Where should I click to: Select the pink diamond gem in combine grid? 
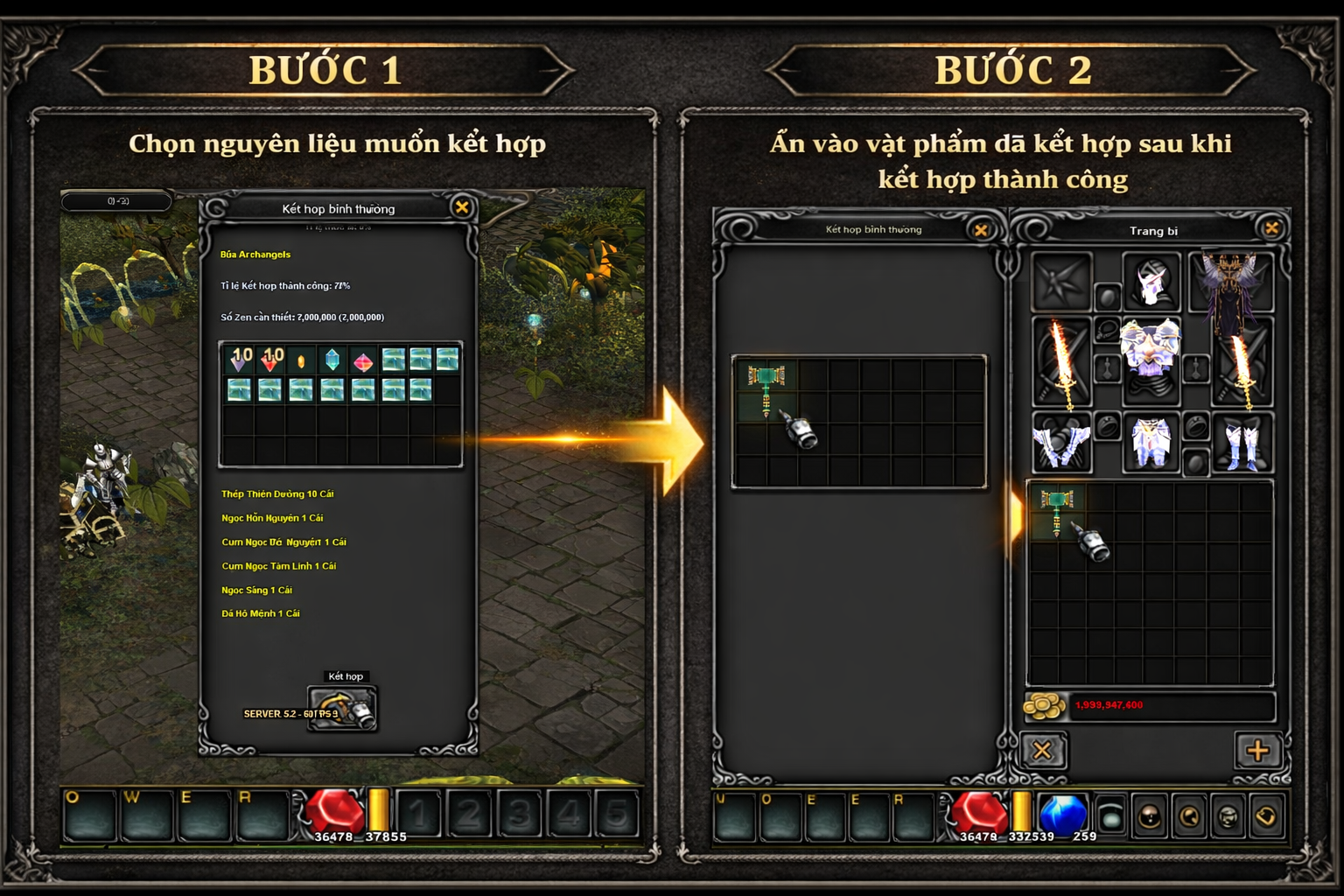363,360
